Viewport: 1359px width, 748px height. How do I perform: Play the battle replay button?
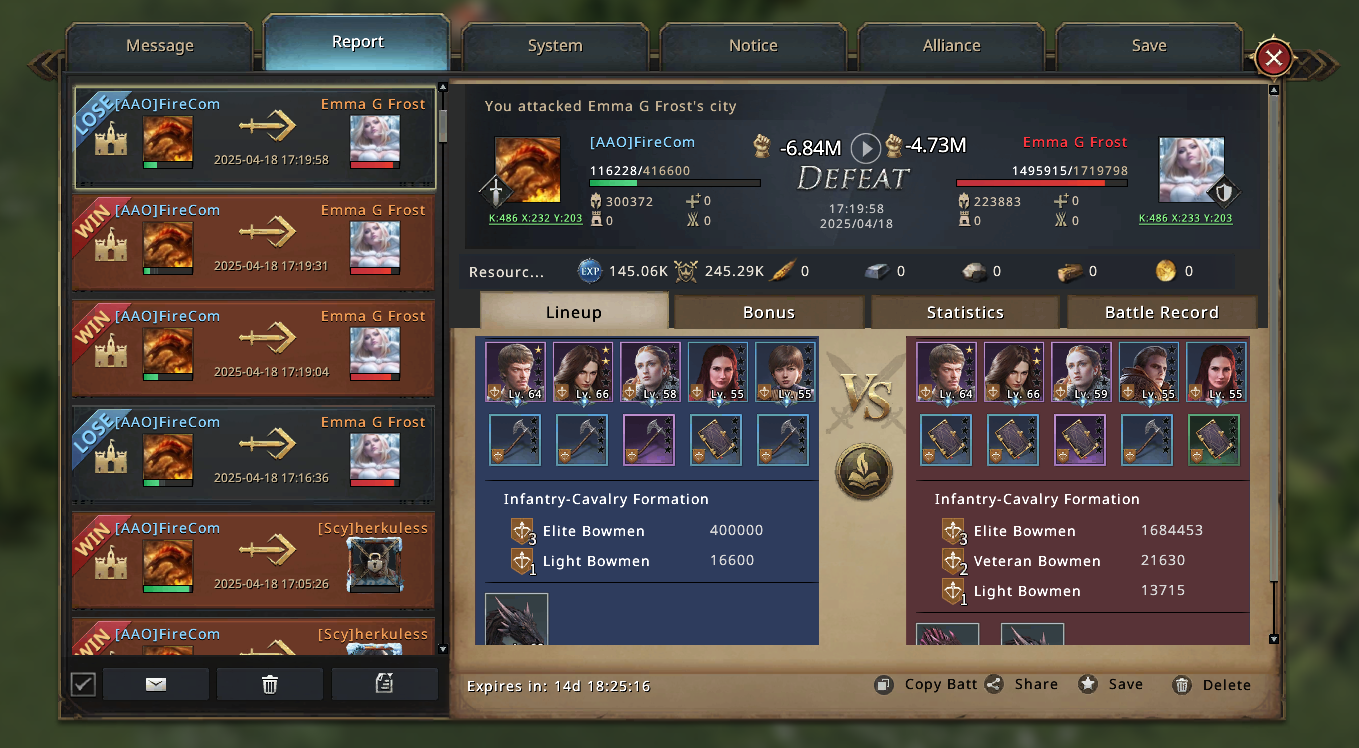(x=865, y=148)
